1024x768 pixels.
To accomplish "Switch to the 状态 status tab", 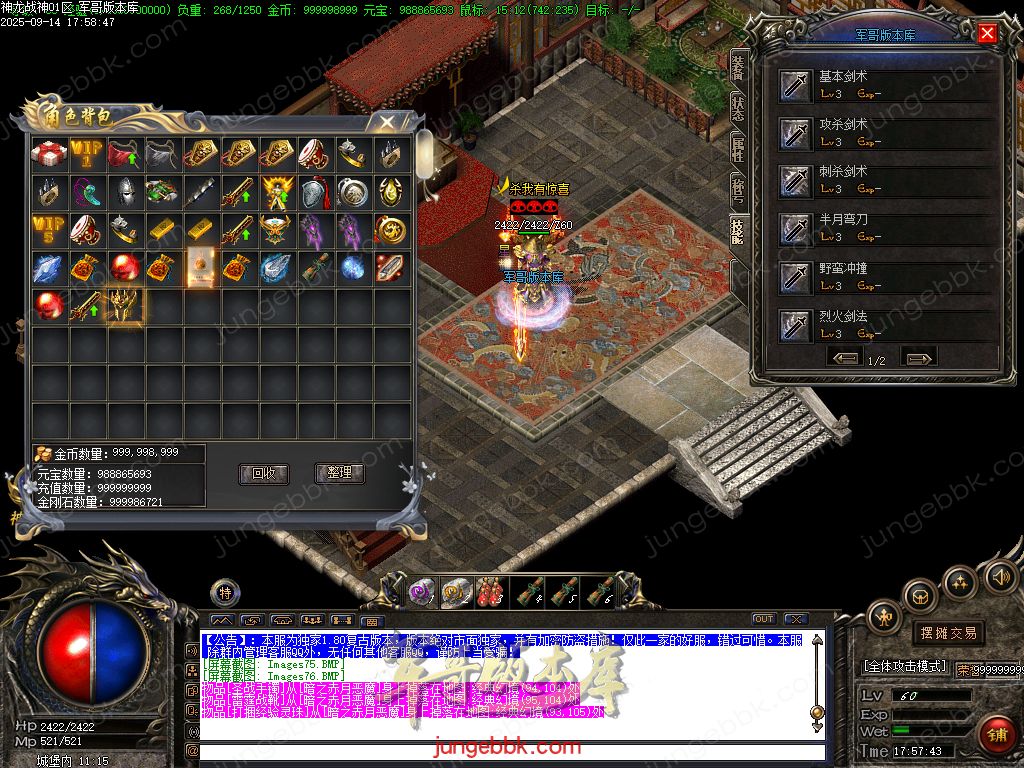I will 738,108.
